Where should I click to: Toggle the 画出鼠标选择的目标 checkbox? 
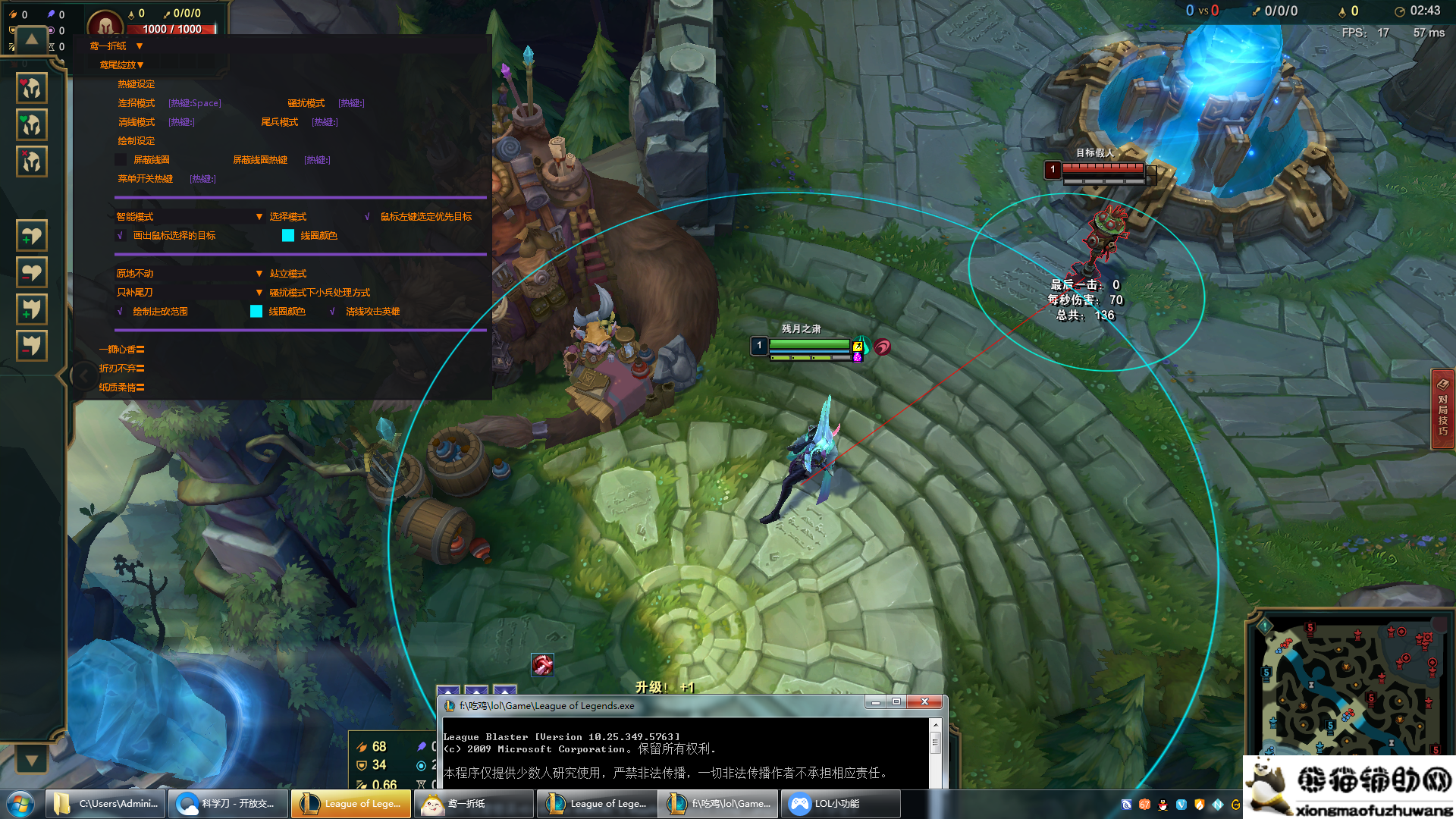(x=120, y=236)
